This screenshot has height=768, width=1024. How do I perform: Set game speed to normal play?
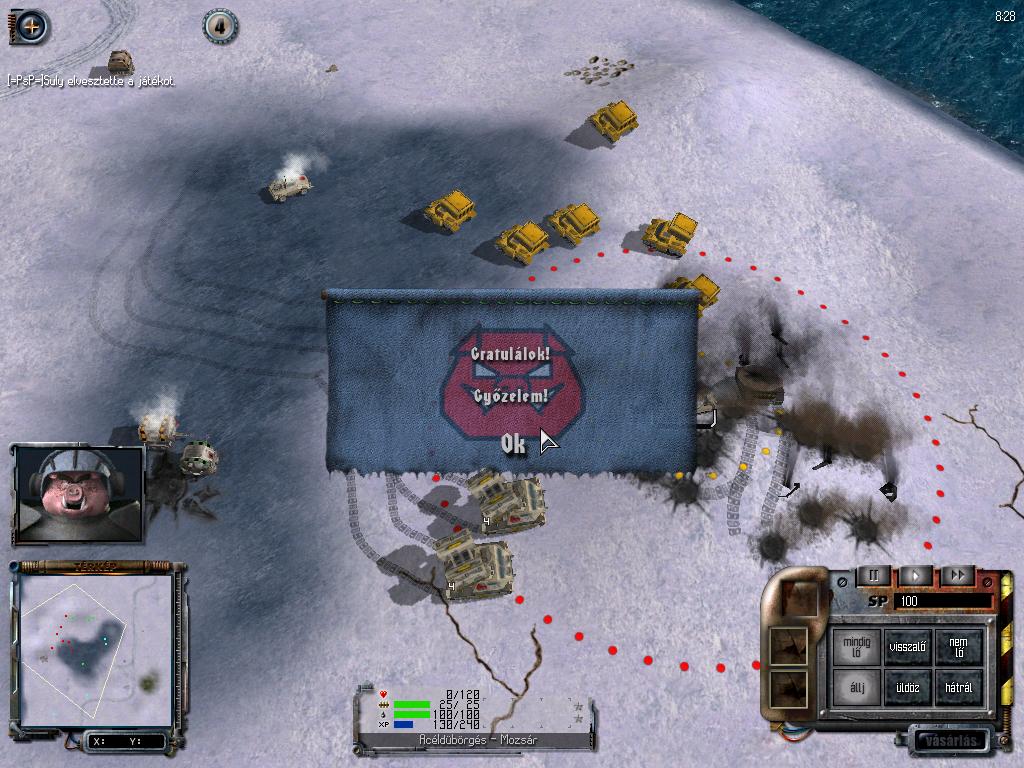point(915,575)
